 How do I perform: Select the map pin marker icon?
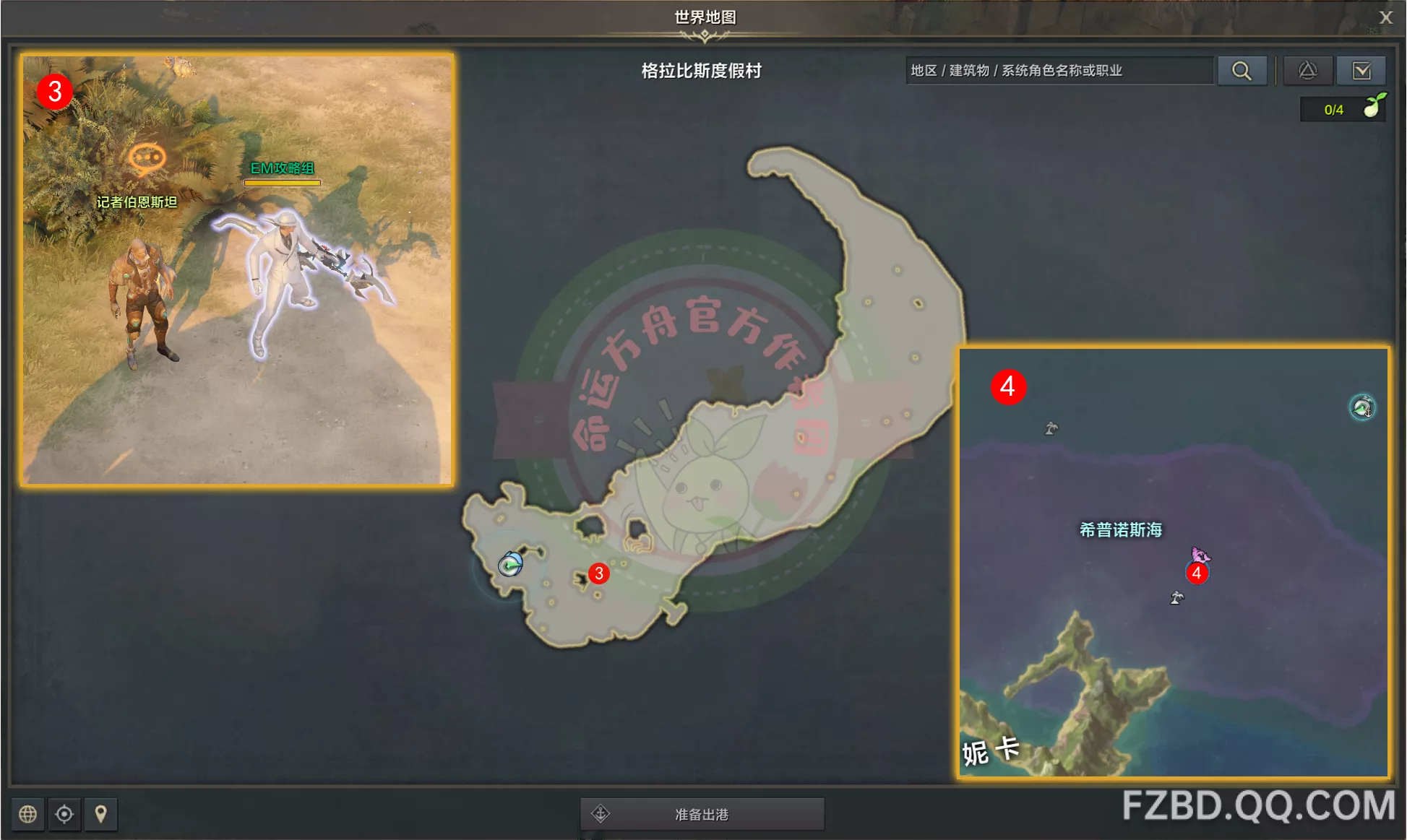tap(100, 814)
